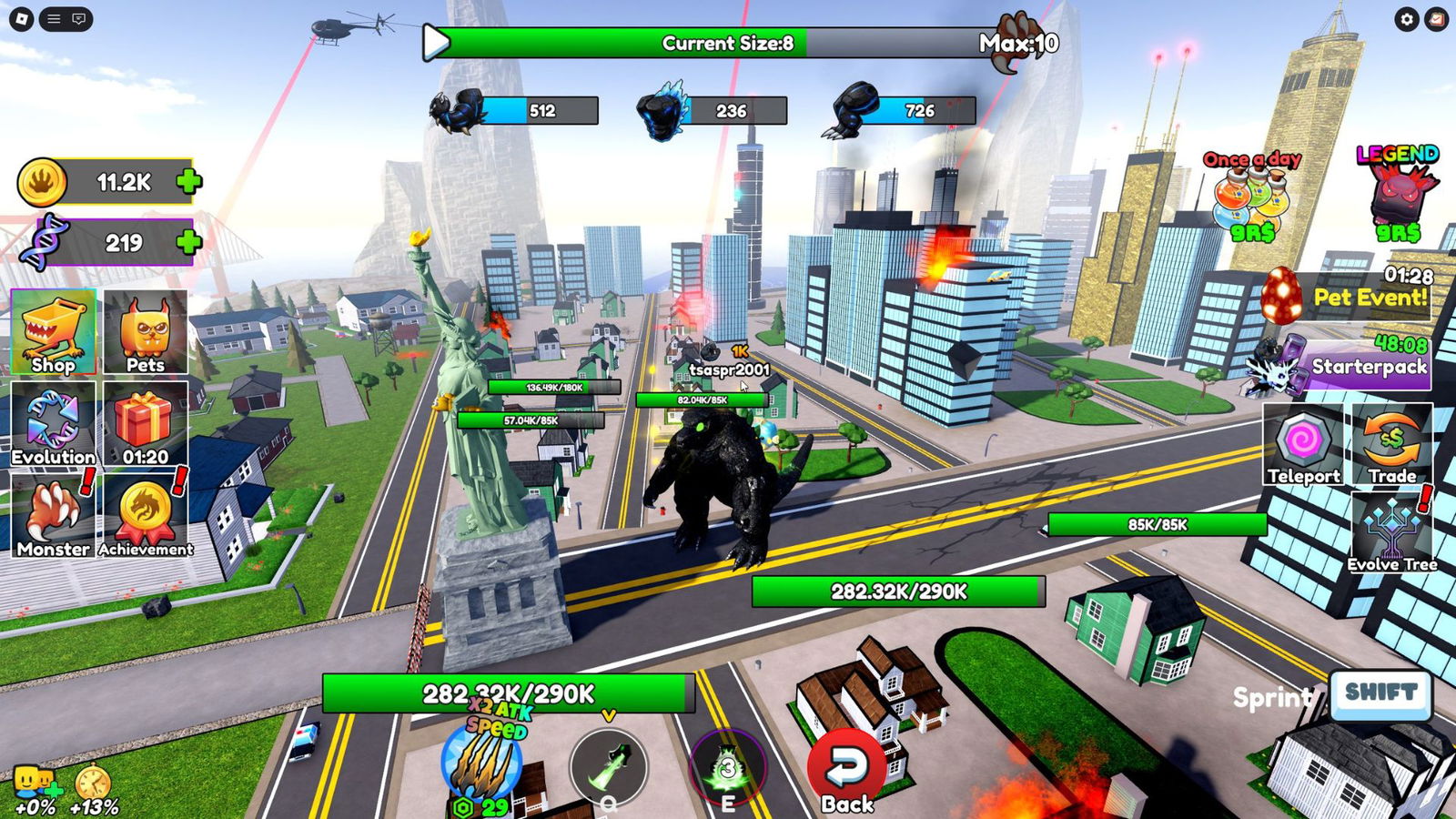Open the Teleport menu
Viewport: 1456px width, 819px height.
pos(1303,445)
